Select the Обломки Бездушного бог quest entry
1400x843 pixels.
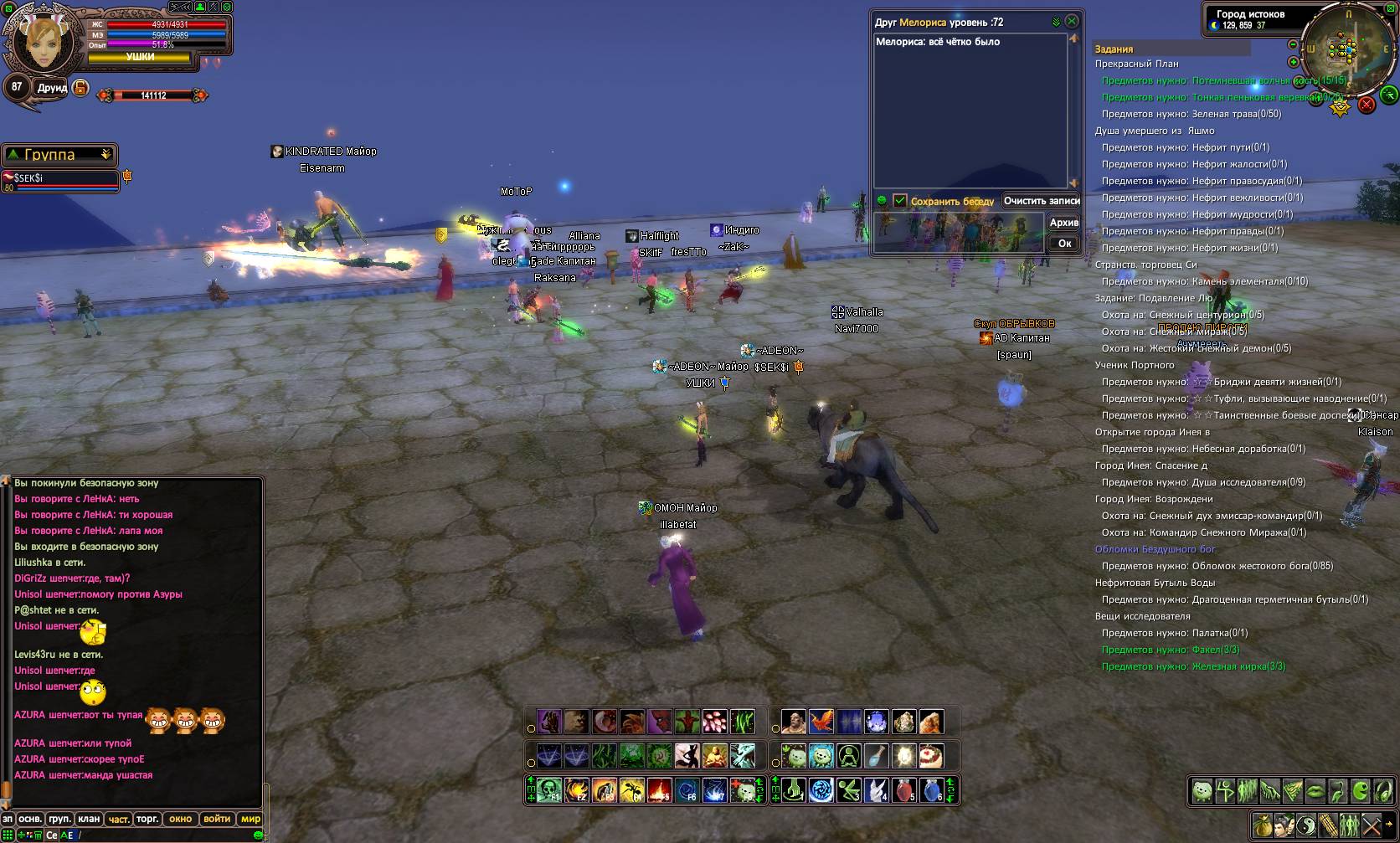1155,549
